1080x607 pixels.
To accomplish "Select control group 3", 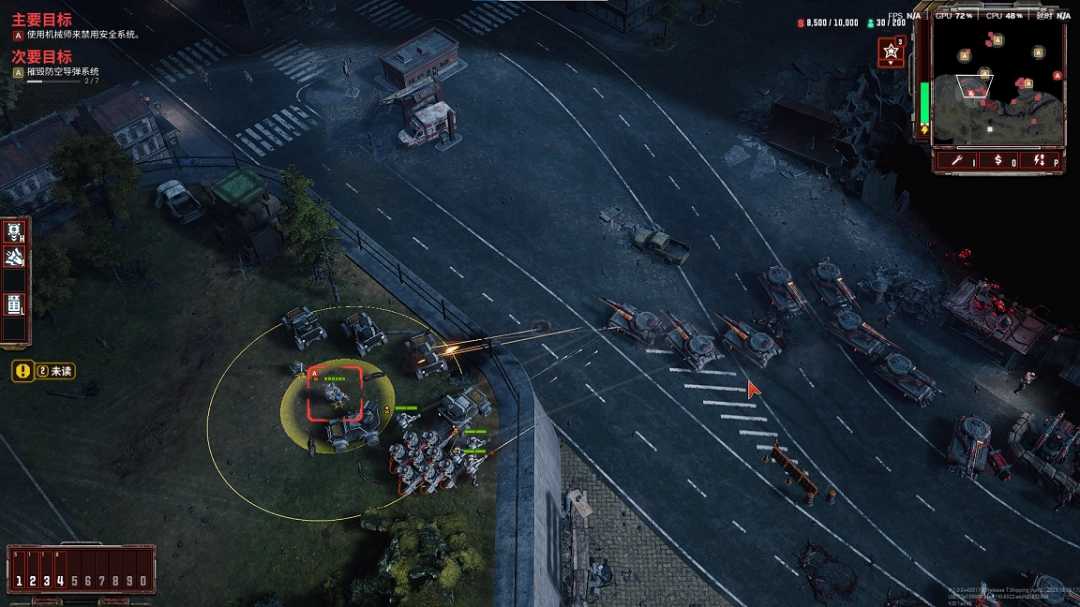I will [x=46, y=580].
